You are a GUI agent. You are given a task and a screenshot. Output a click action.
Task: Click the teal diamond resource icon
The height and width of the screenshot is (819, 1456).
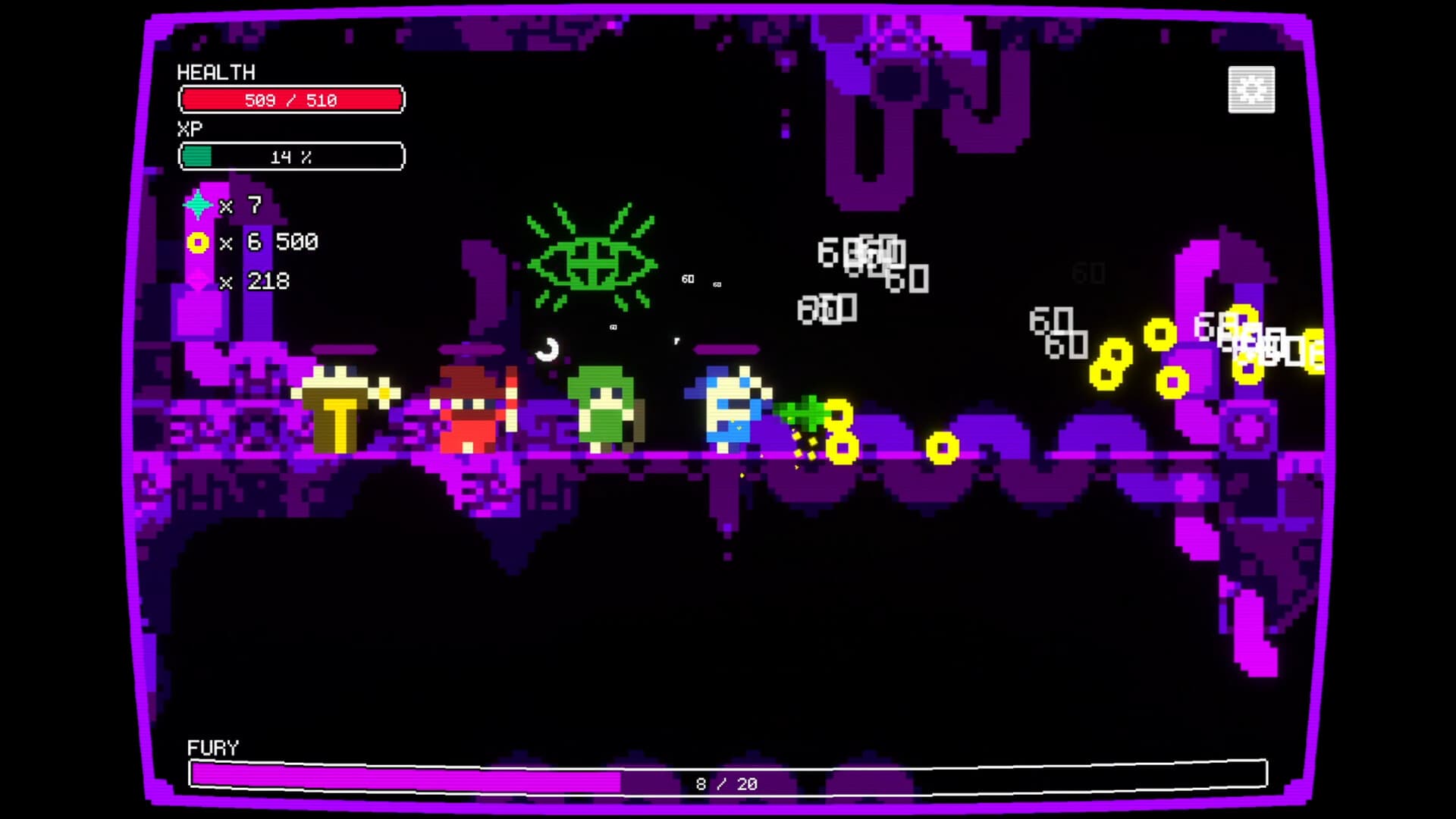[197, 206]
